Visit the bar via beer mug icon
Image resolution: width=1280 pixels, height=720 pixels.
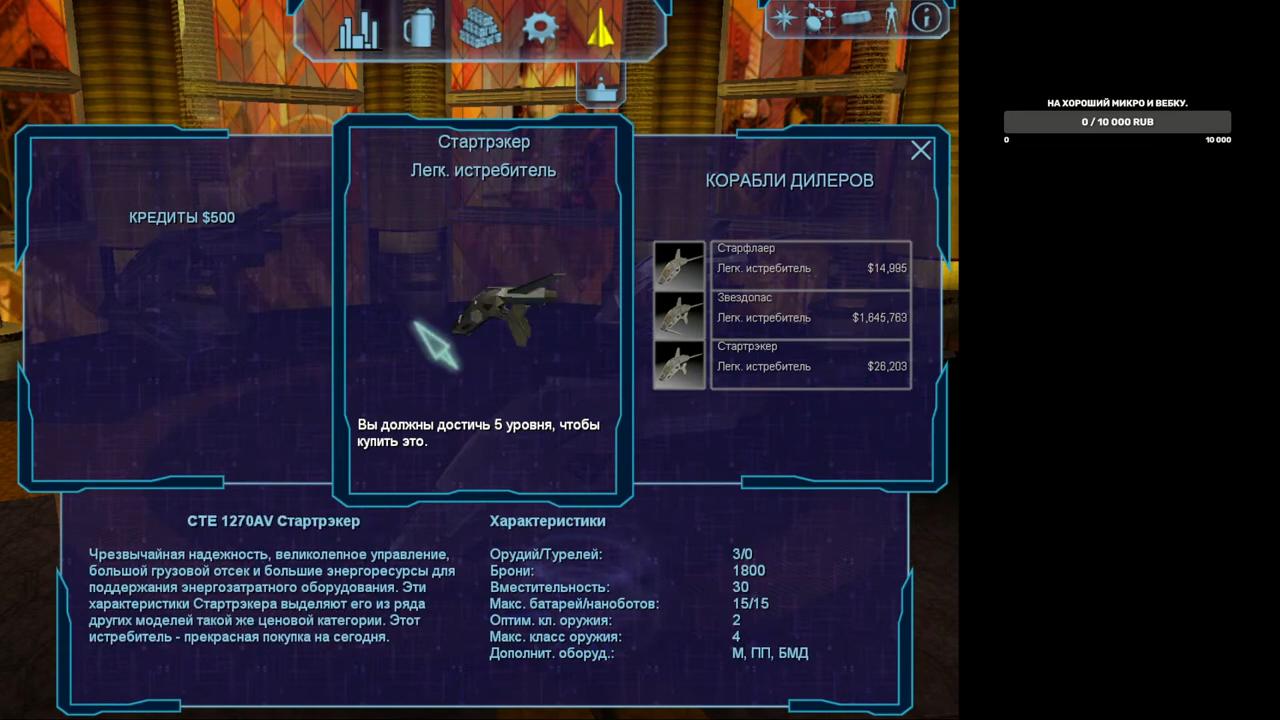click(x=419, y=29)
